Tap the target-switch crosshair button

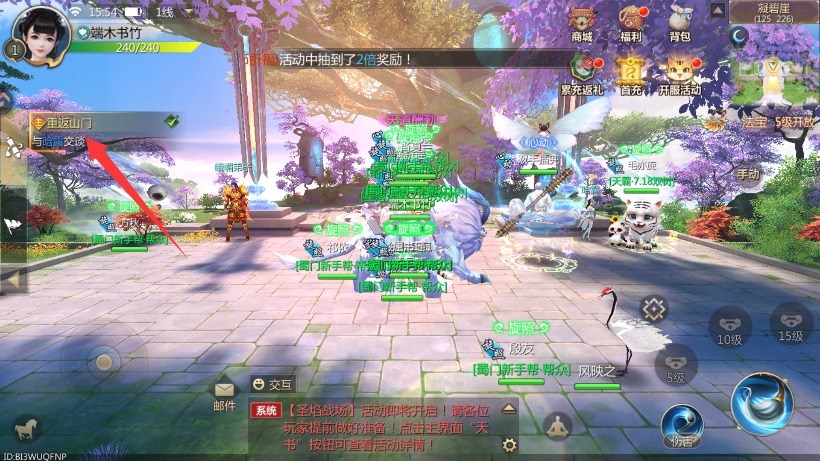pyautogui.click(x=653, y=309)
